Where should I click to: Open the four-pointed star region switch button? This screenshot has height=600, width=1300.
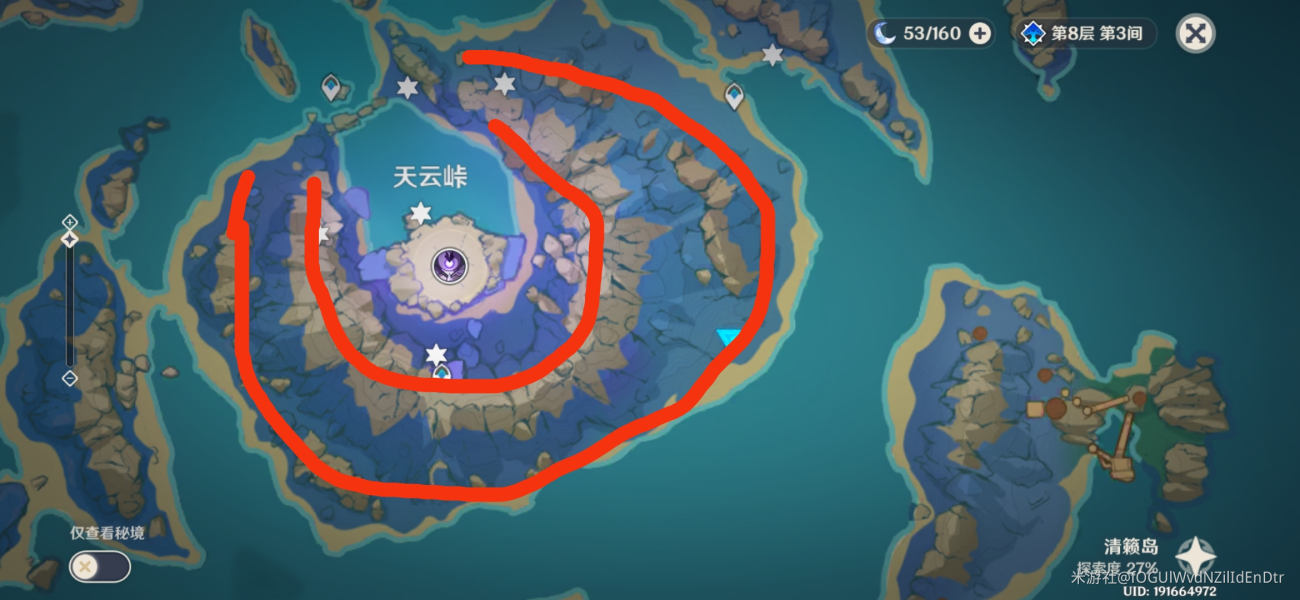click(1195, 556)
